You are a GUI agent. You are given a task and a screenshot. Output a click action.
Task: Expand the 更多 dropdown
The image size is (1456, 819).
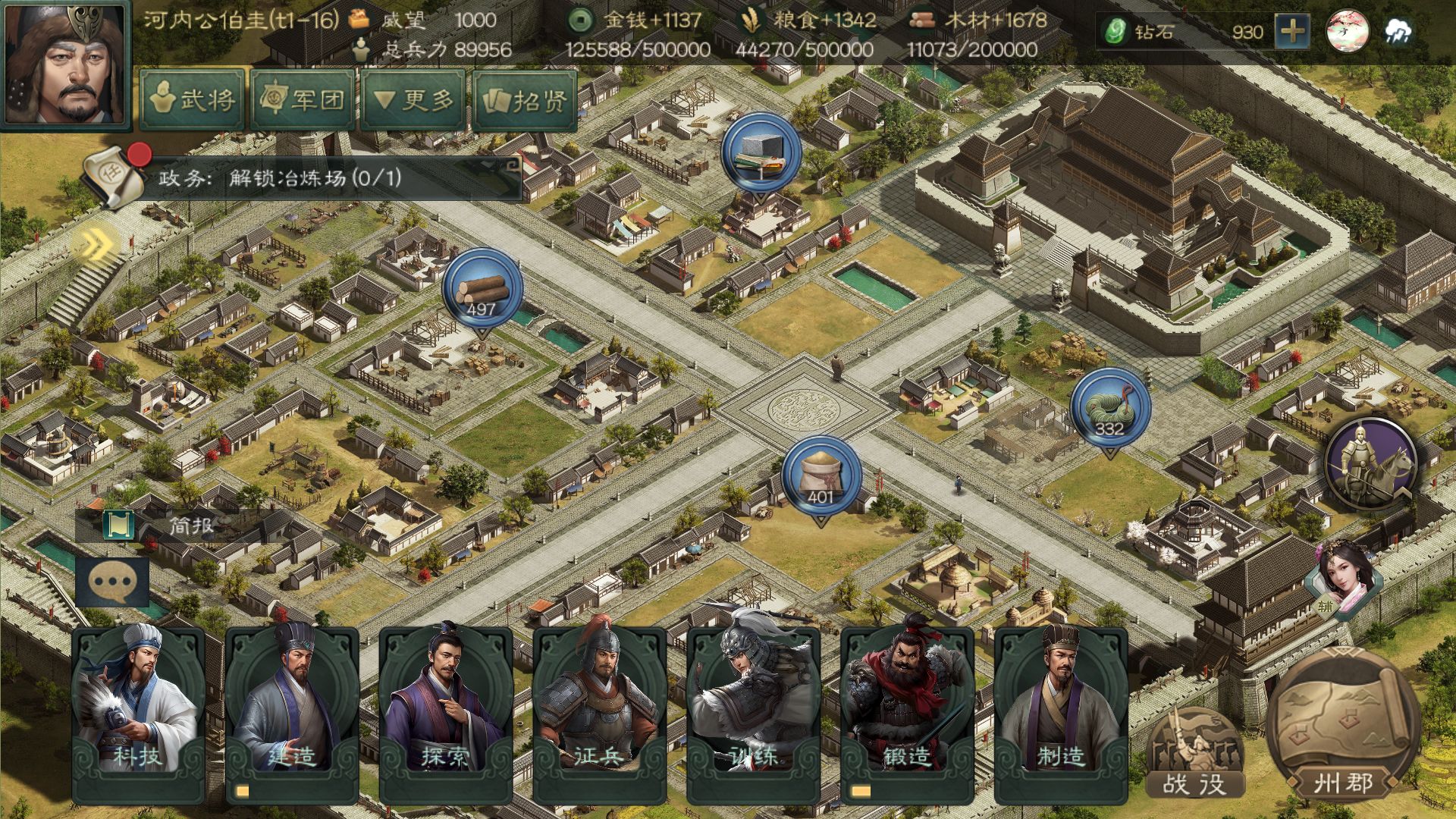click(x=414, y=99)
